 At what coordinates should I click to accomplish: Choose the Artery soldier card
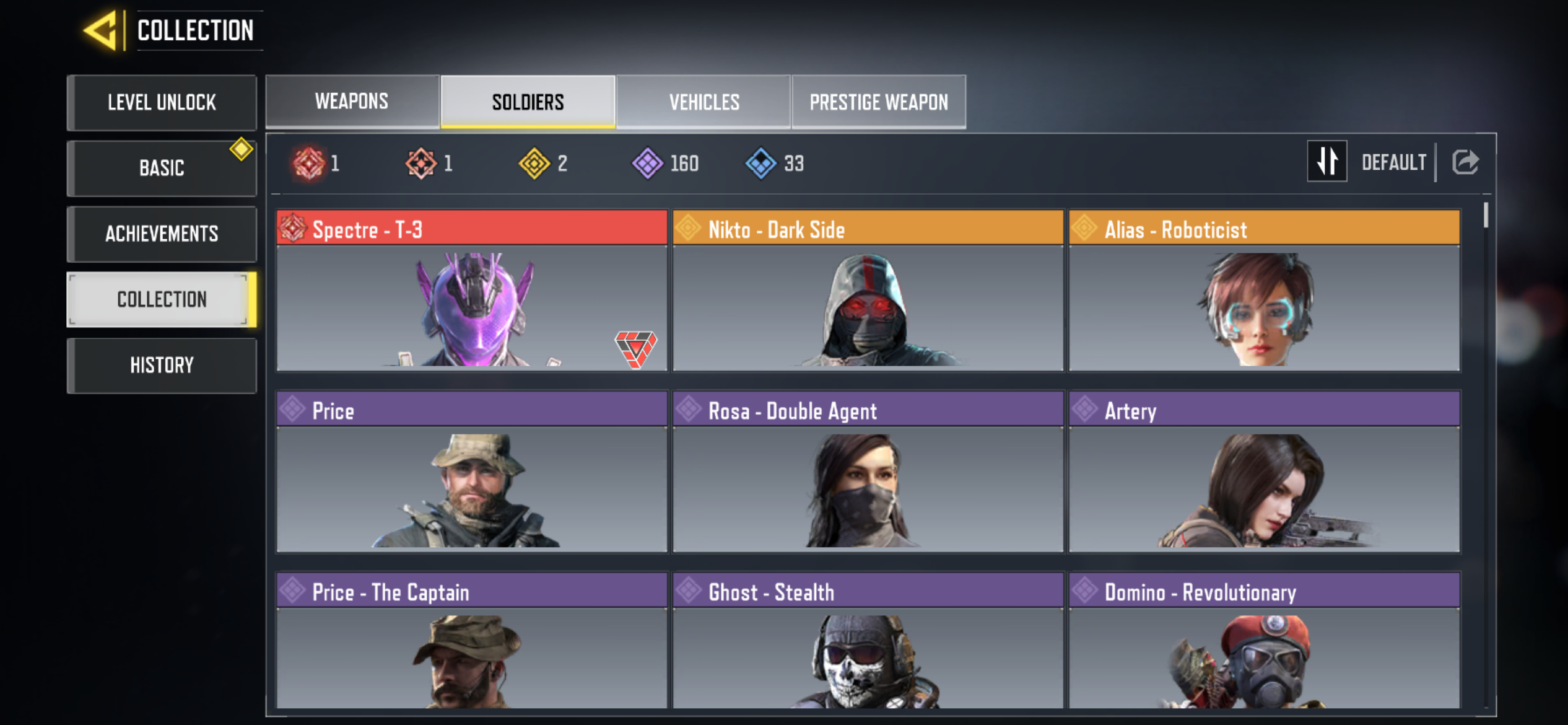pos(1264,472)
